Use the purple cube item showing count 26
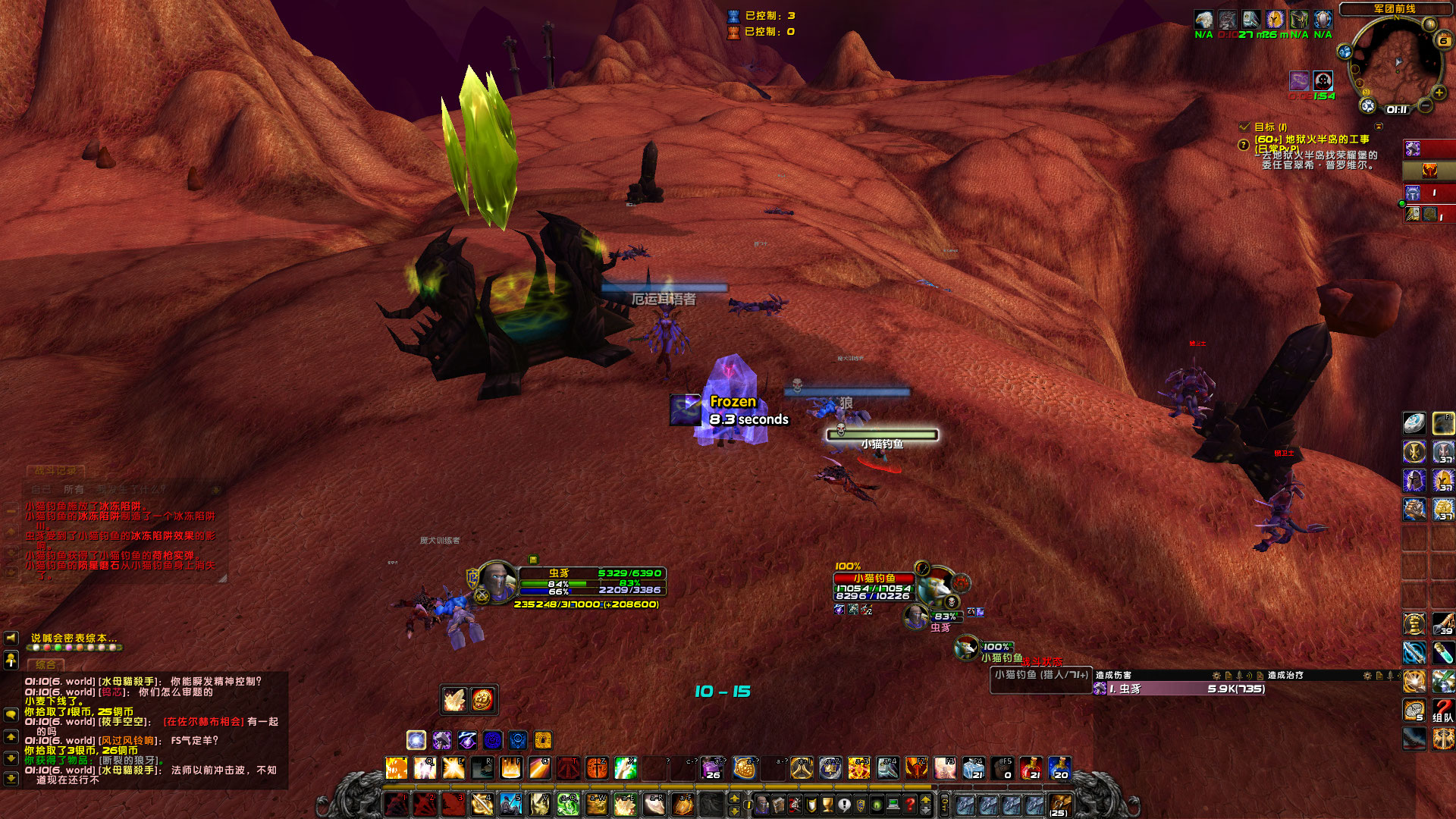The image size is (1456, 819). [x=711, y=769]
